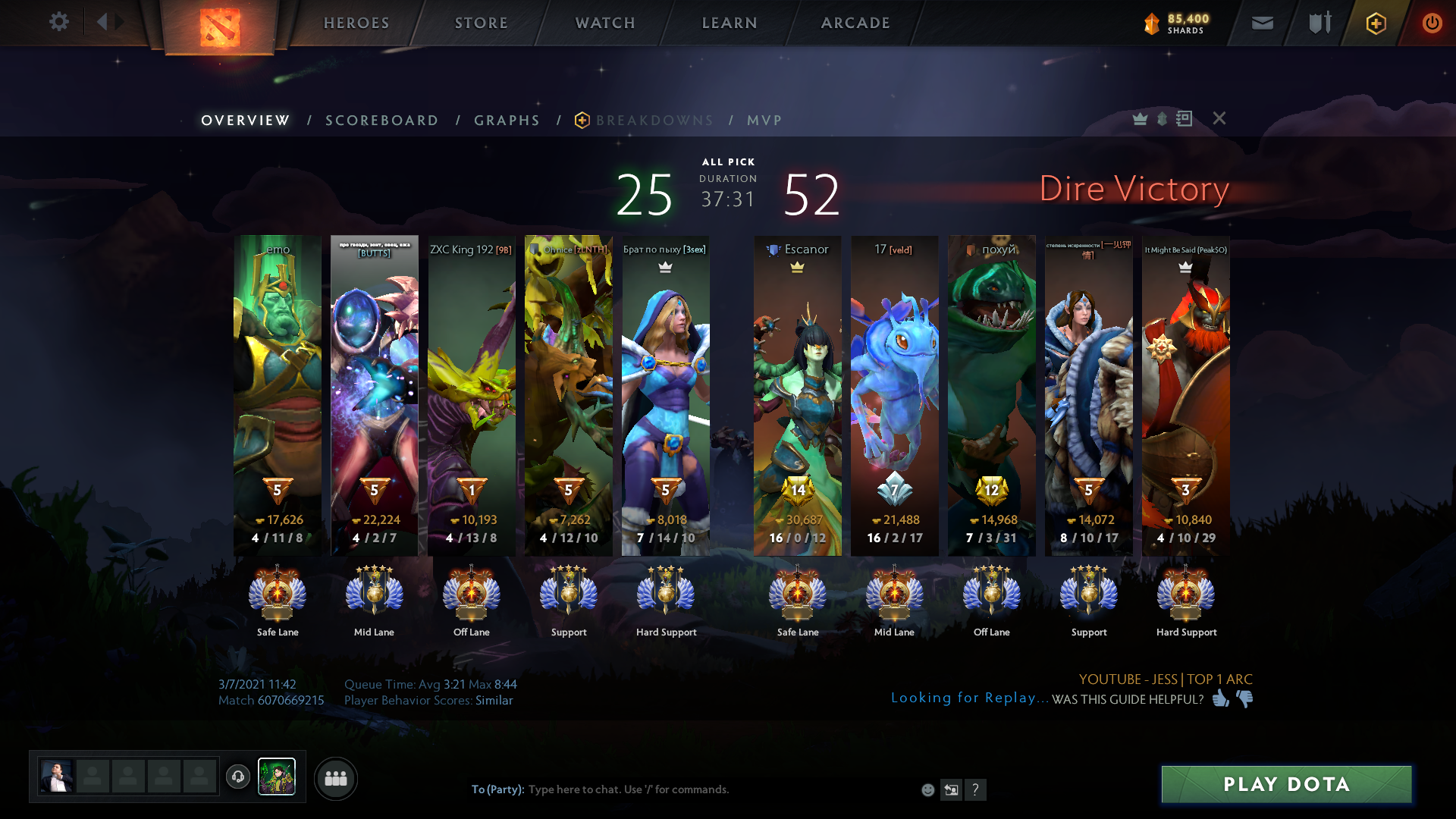Quit using the red power button
Screen dimensions: 1456x819
pos(1432,23)
